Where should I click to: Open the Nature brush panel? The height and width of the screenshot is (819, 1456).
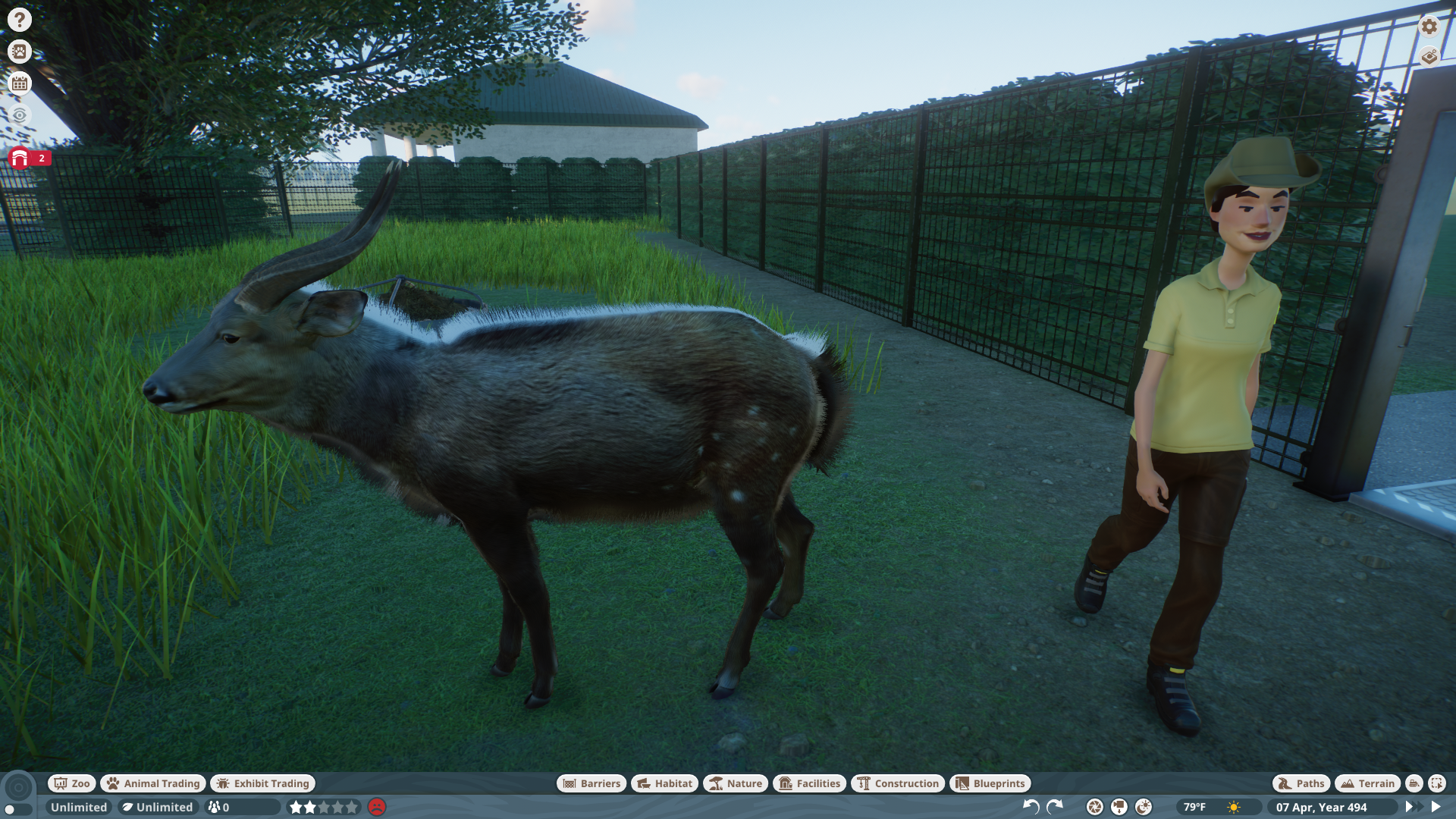(x=734, y=783)
